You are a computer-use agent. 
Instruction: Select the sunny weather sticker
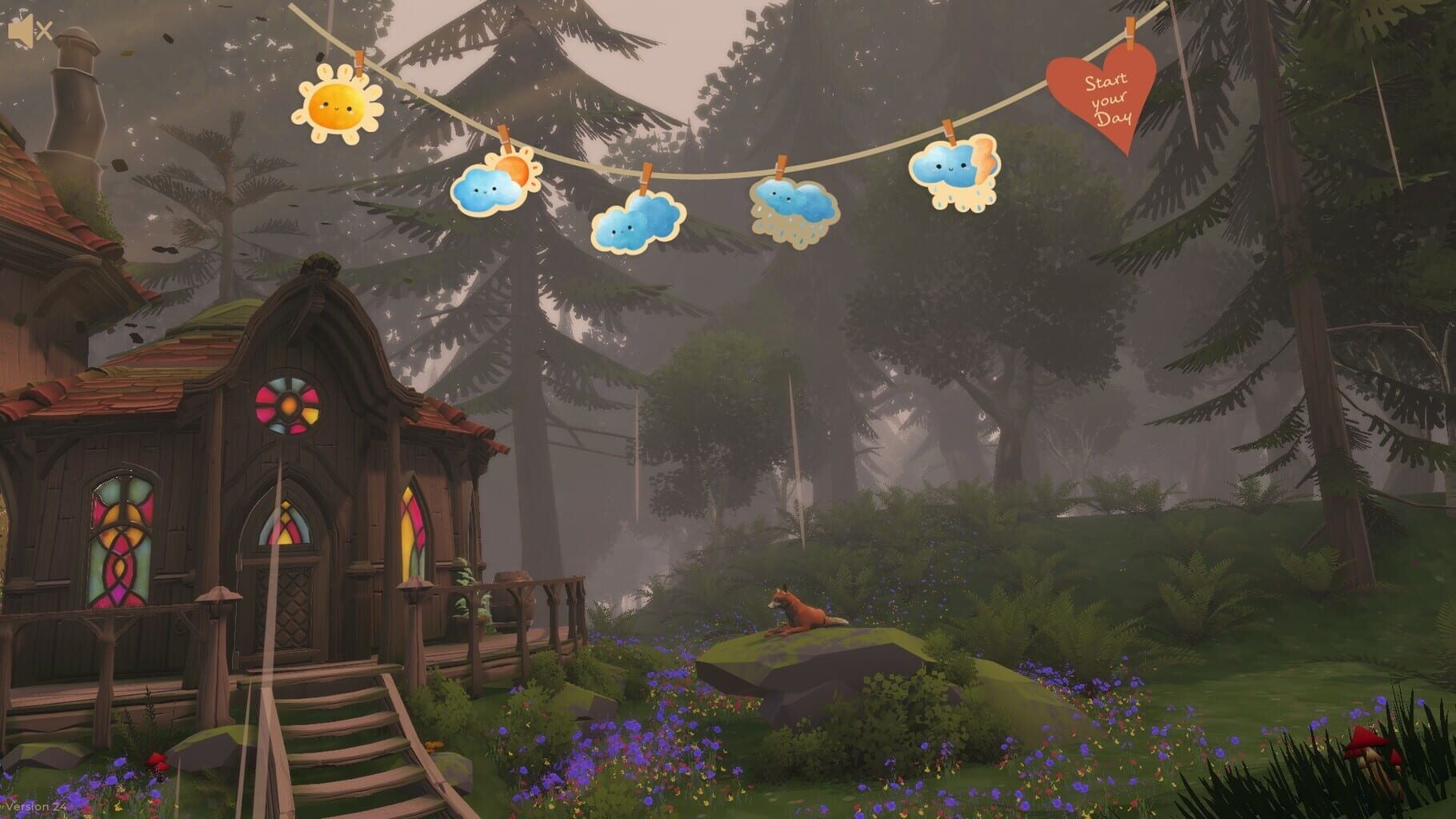click(339, 104)
